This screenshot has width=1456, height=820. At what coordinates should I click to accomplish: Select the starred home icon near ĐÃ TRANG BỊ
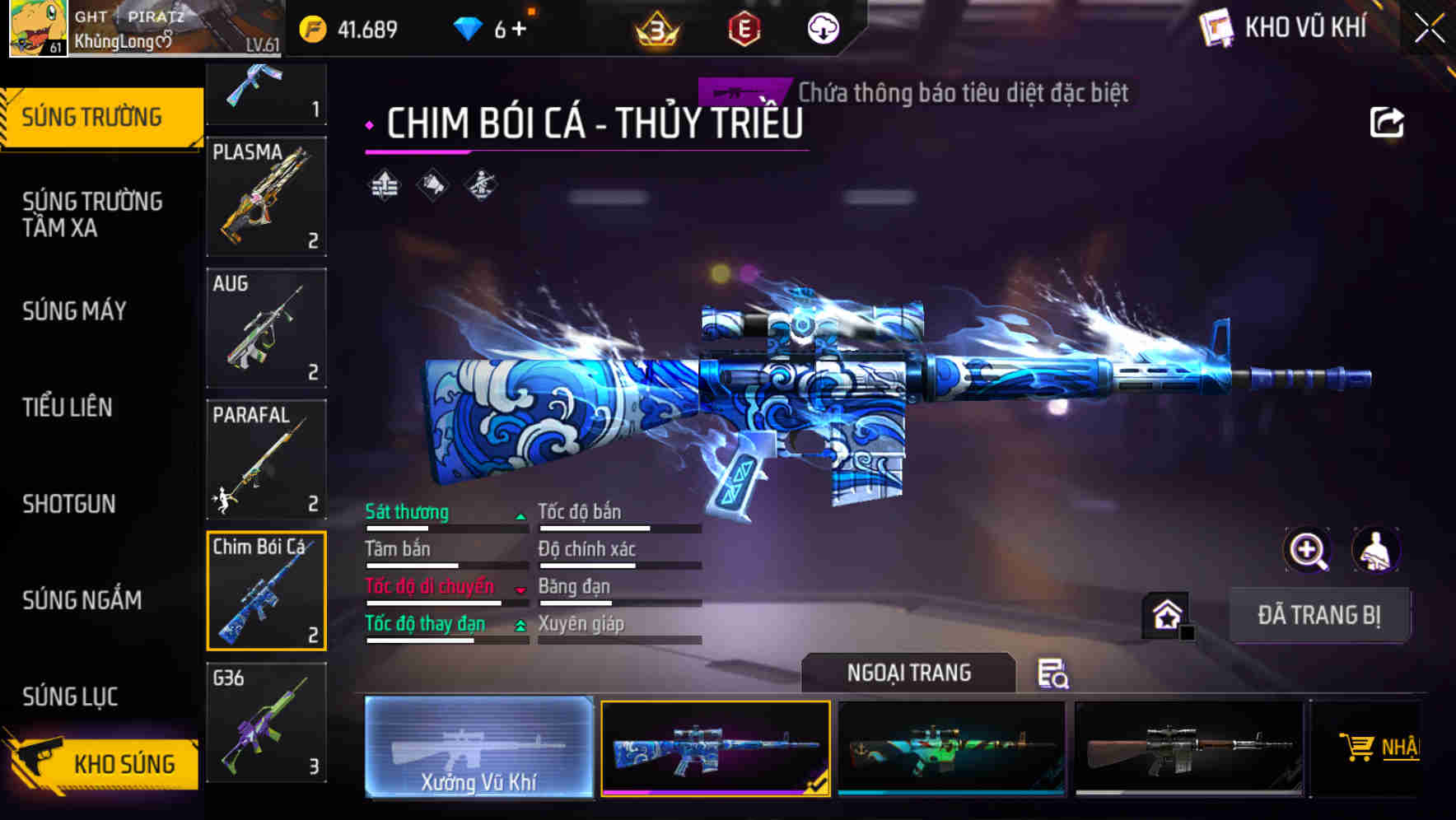[x=1166, y=614]
